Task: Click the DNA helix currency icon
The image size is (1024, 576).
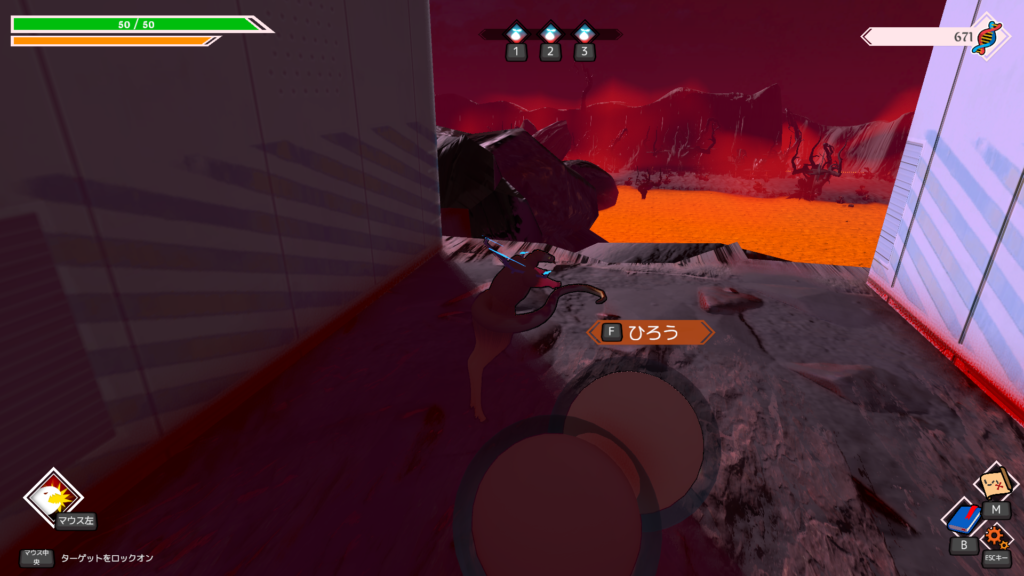Action: click(989, 37)
